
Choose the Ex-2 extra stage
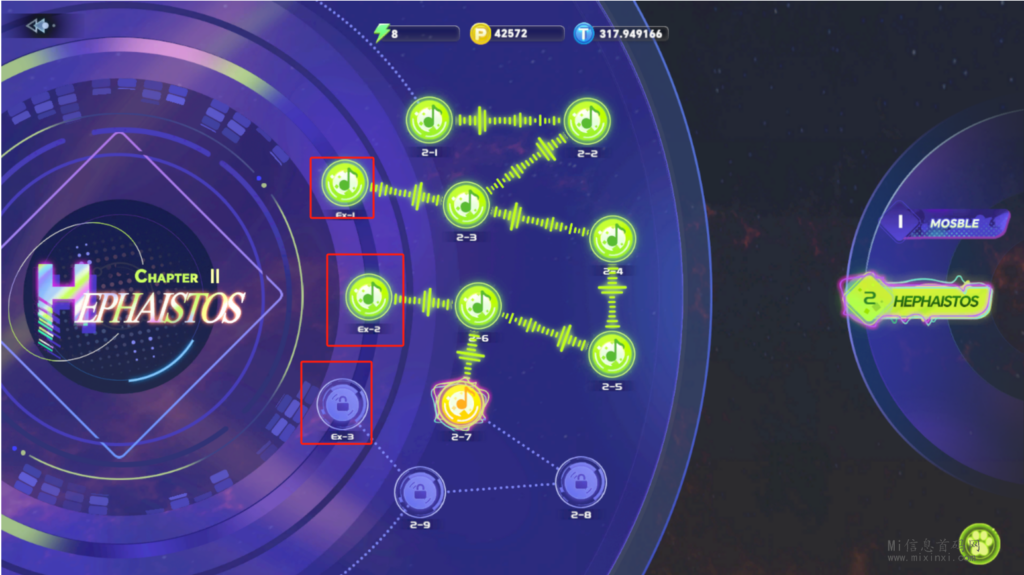(x=369, y=297)
